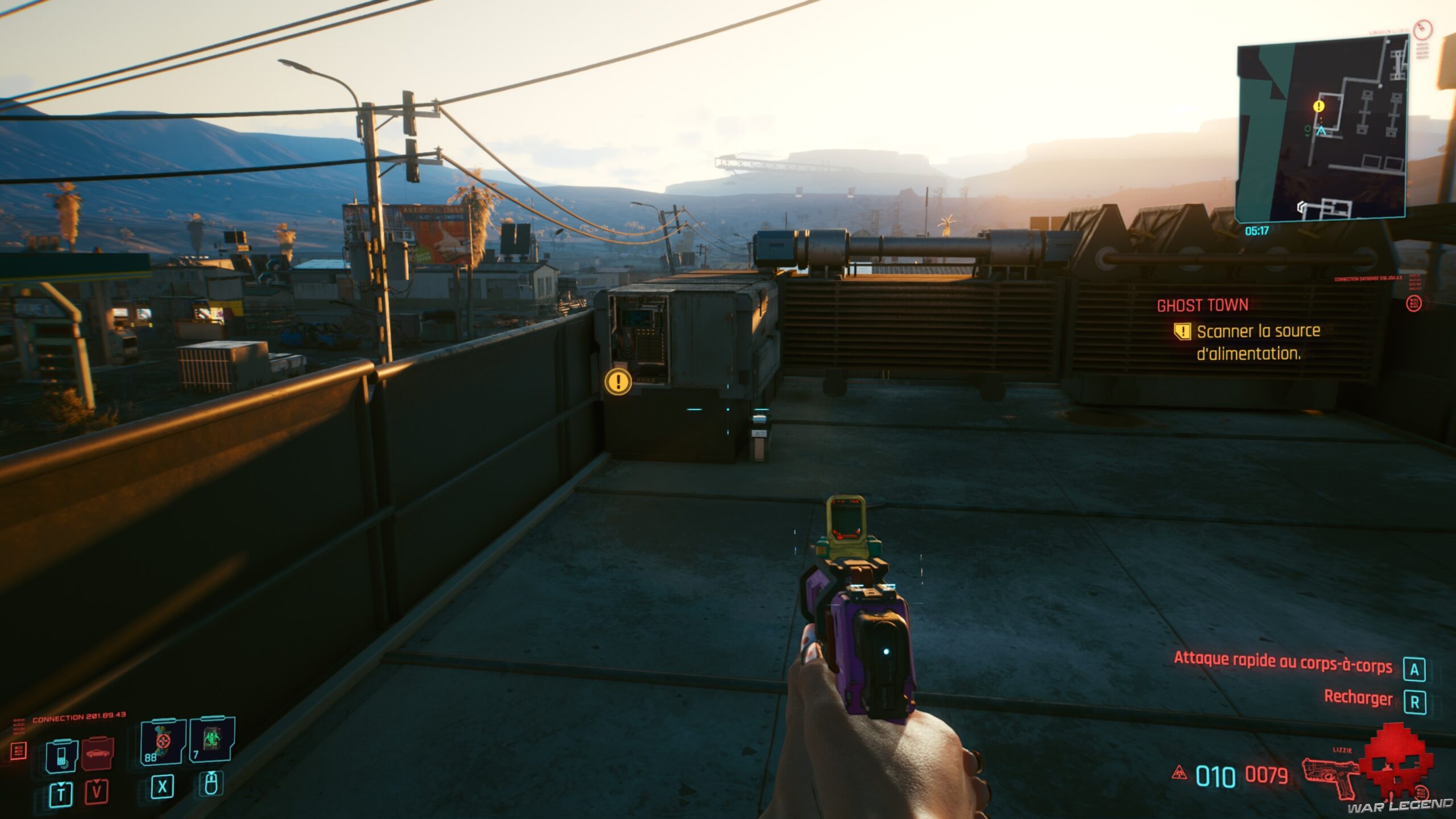
Task: Expand the V vehicle slot dropdown arrow
Action: point(97,781)
